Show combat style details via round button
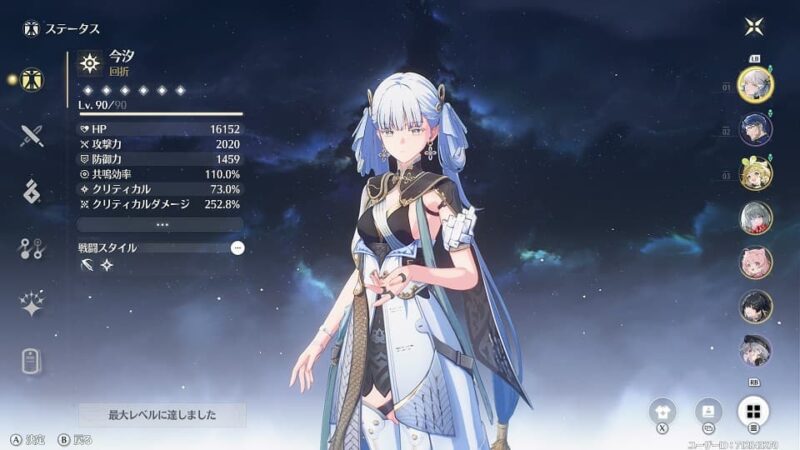Viewport: 800px width, 450px height. pos(237,247)
